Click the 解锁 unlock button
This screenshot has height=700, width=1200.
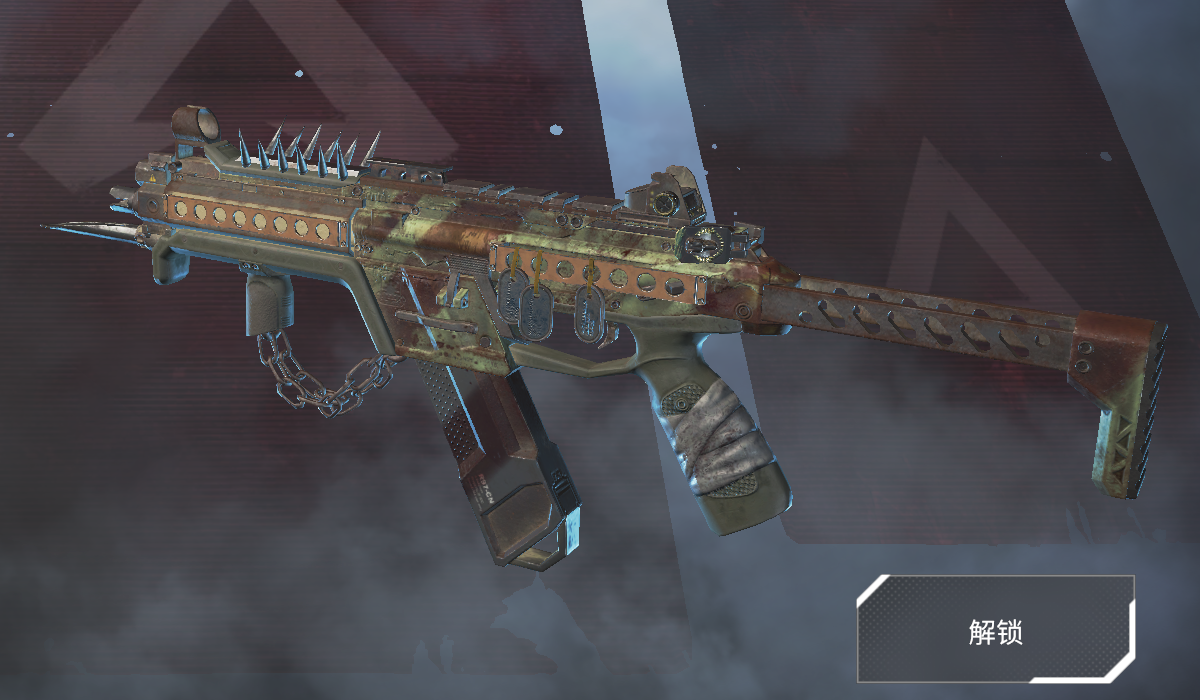click(995, 629)
